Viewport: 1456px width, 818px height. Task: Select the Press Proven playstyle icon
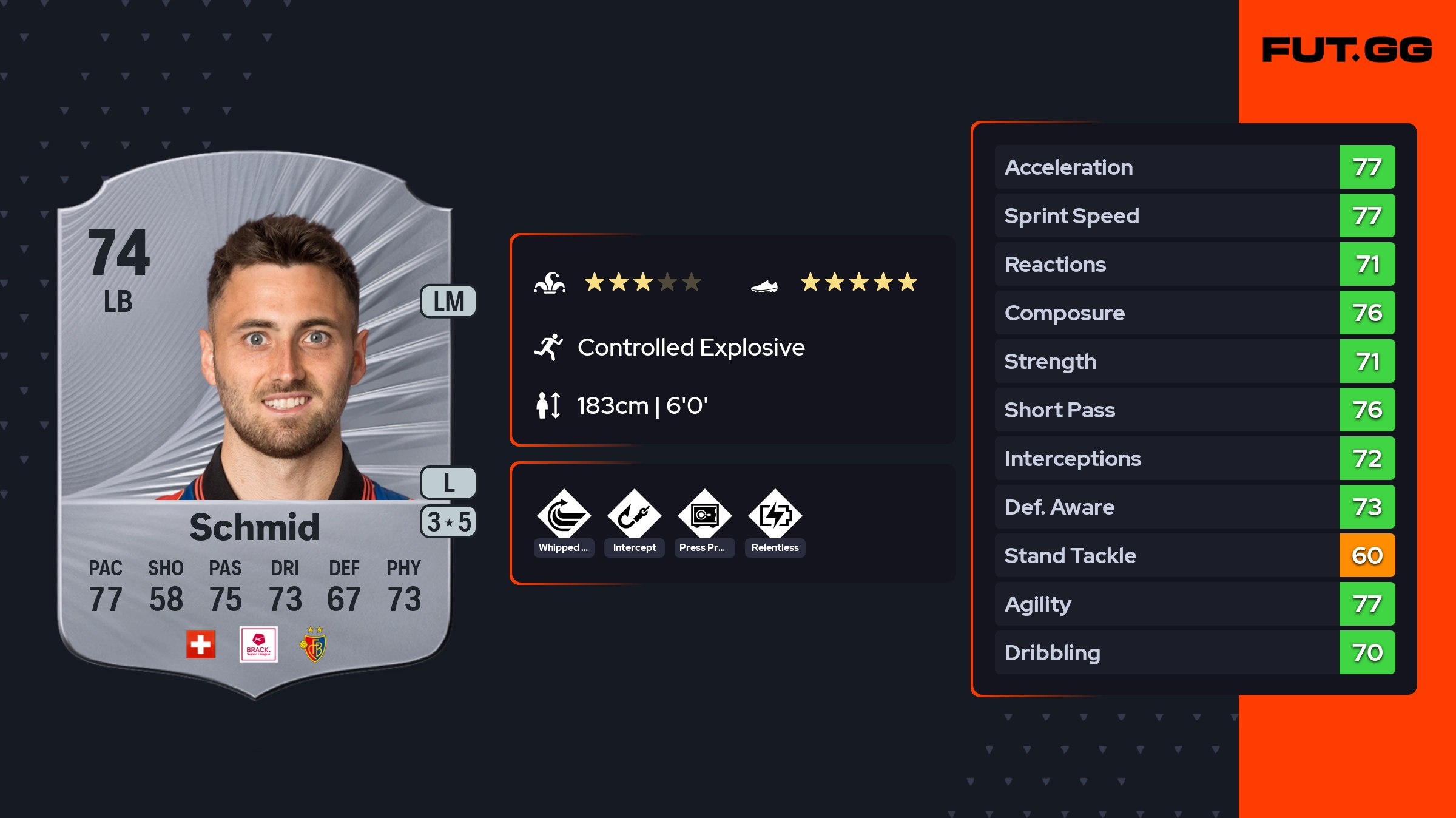[704, 515]
